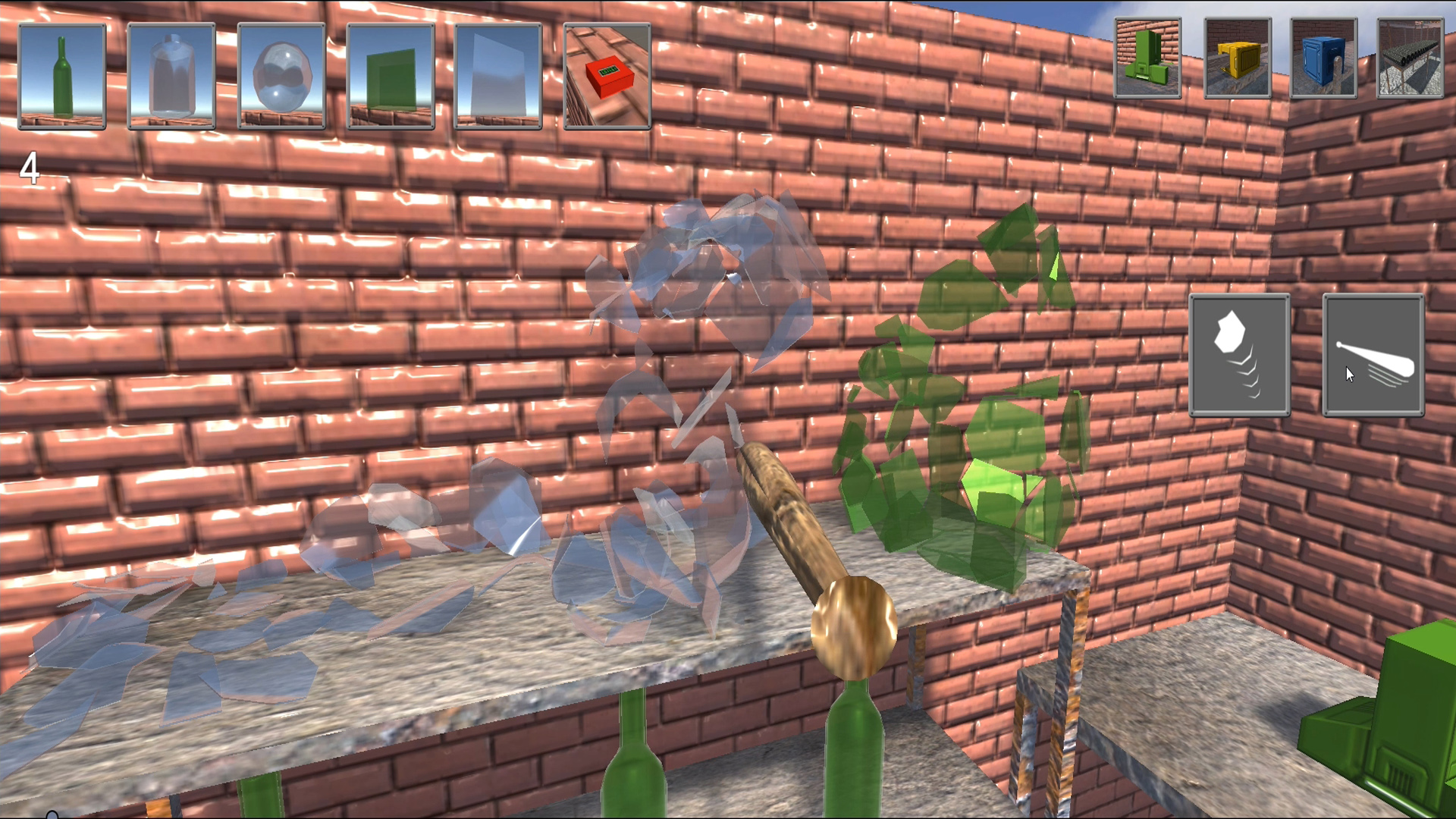Screen dimensions: 1456x819
Task: Click the item counter showing 4
Action: click(29, 168)
